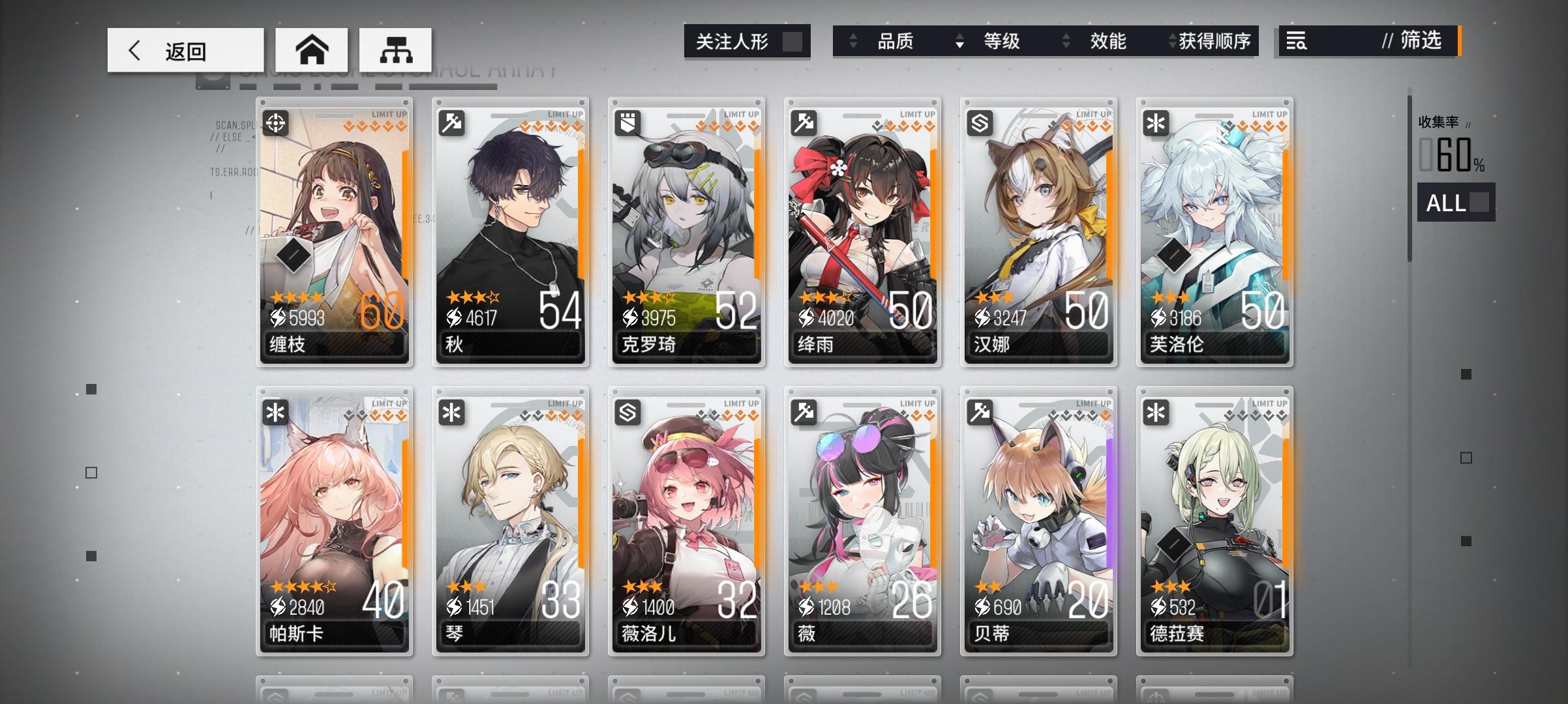Toggle the 关注人形 checkbox

tap(793, 42)
